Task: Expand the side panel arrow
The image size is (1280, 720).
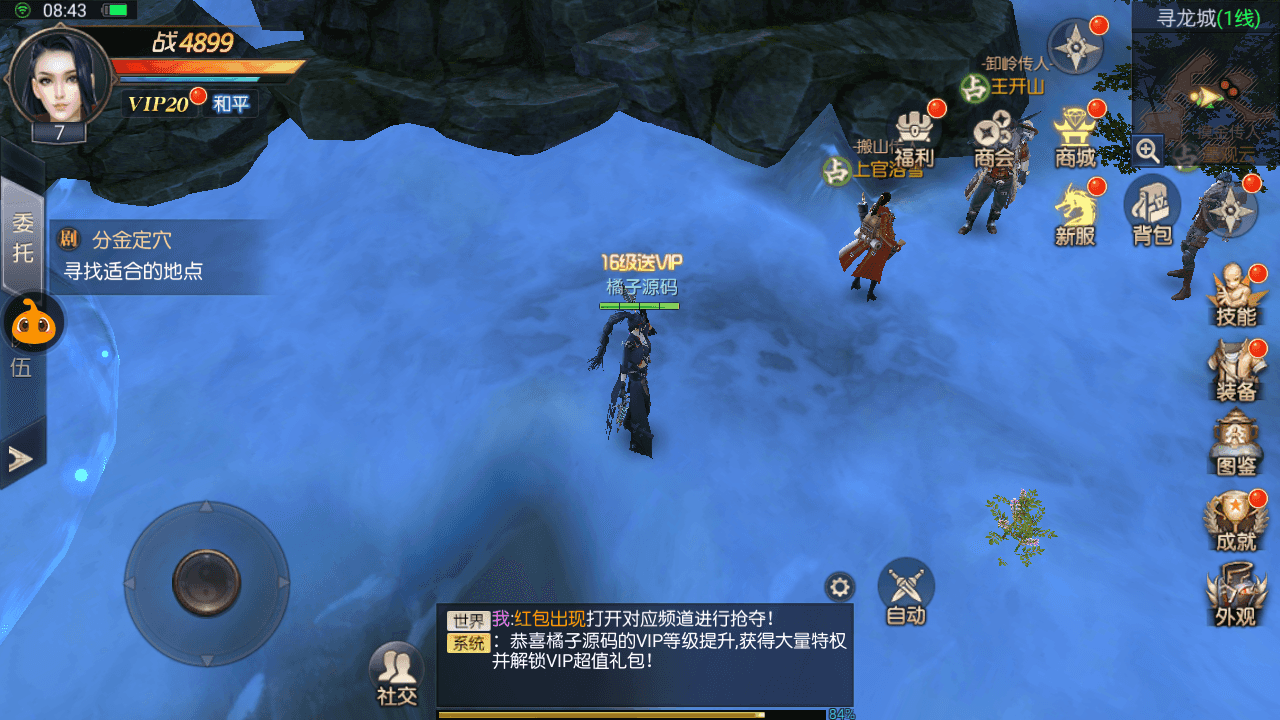Action: tap(21, 458)
